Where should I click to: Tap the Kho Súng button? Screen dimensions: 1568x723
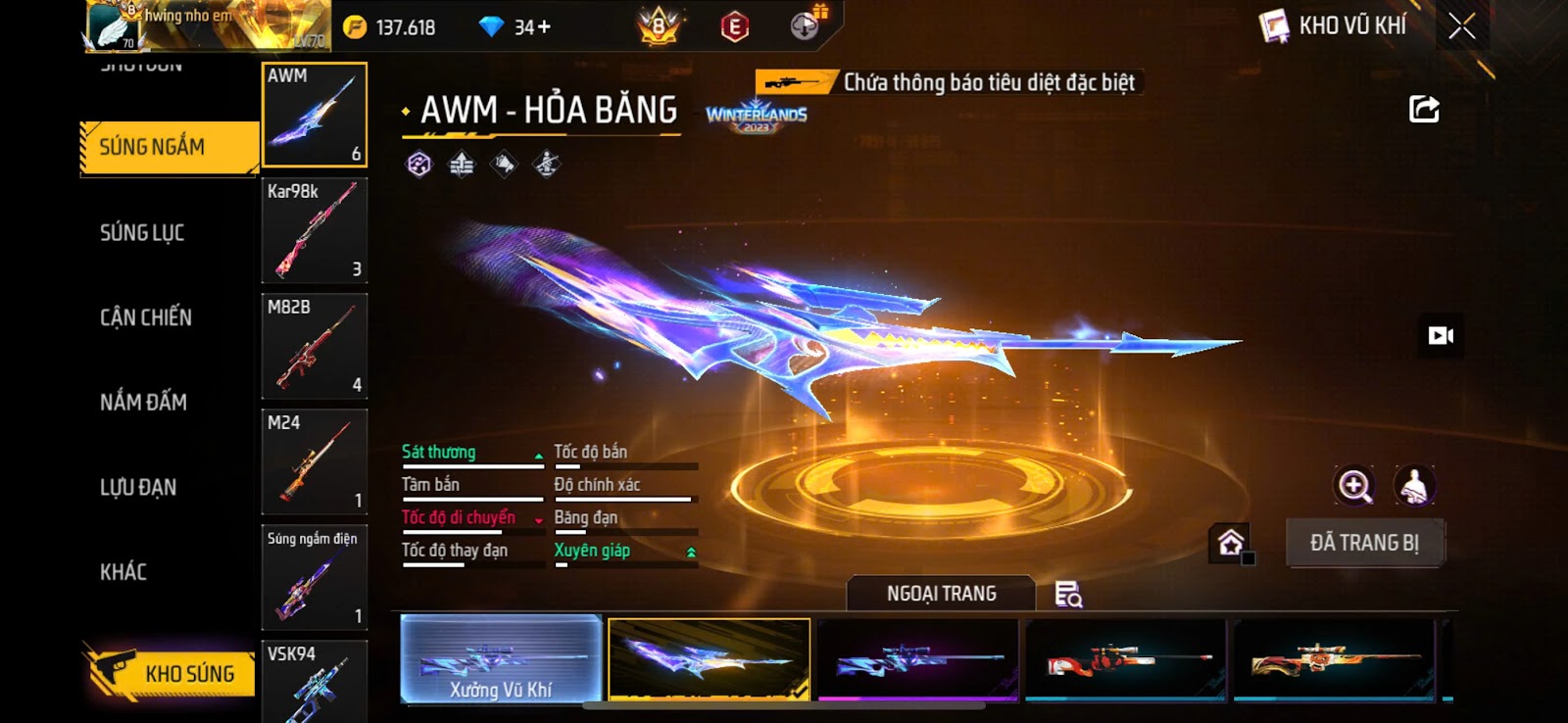[171, 673]
